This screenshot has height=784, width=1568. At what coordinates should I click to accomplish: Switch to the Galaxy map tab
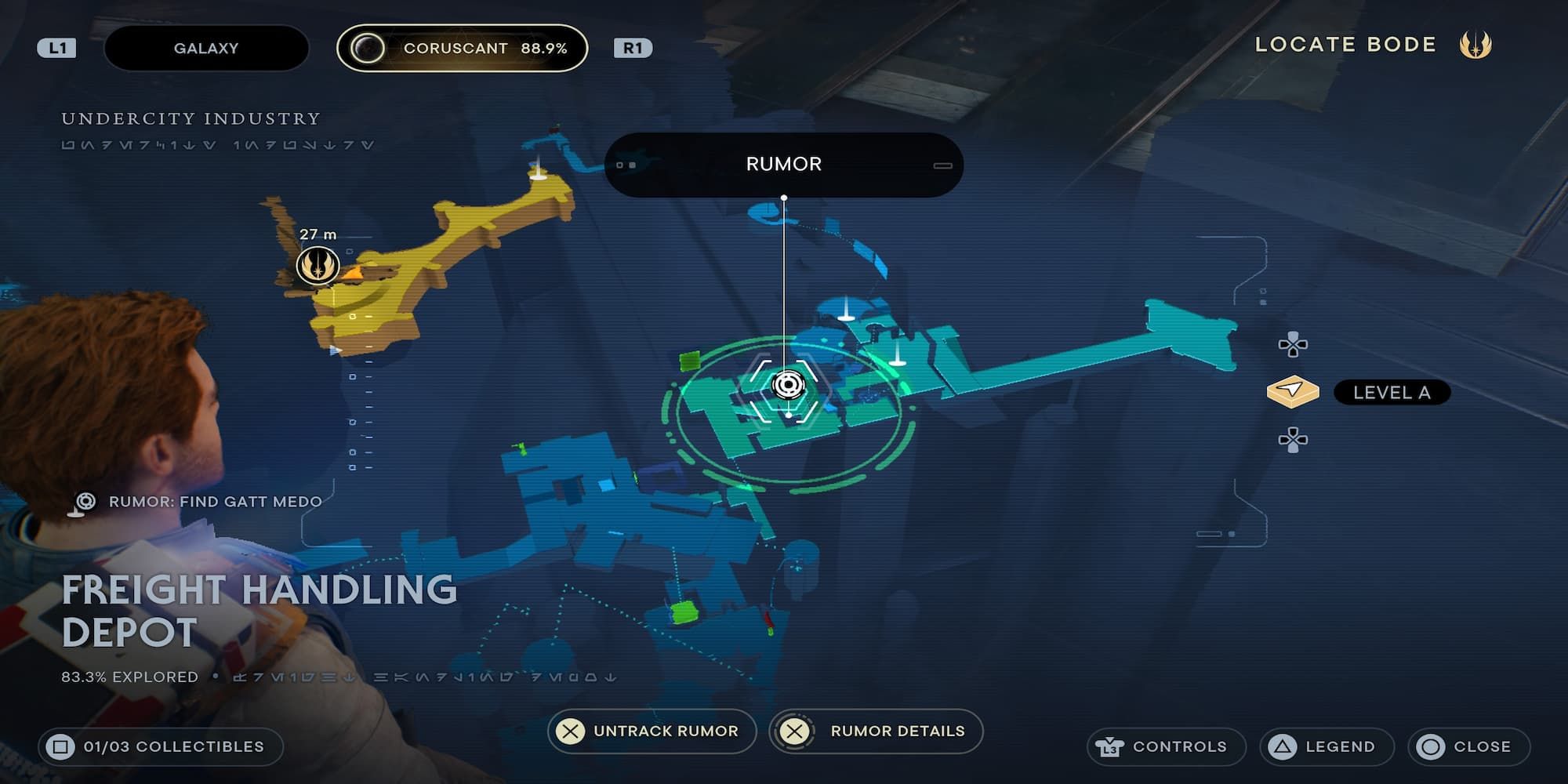[205, 48]
